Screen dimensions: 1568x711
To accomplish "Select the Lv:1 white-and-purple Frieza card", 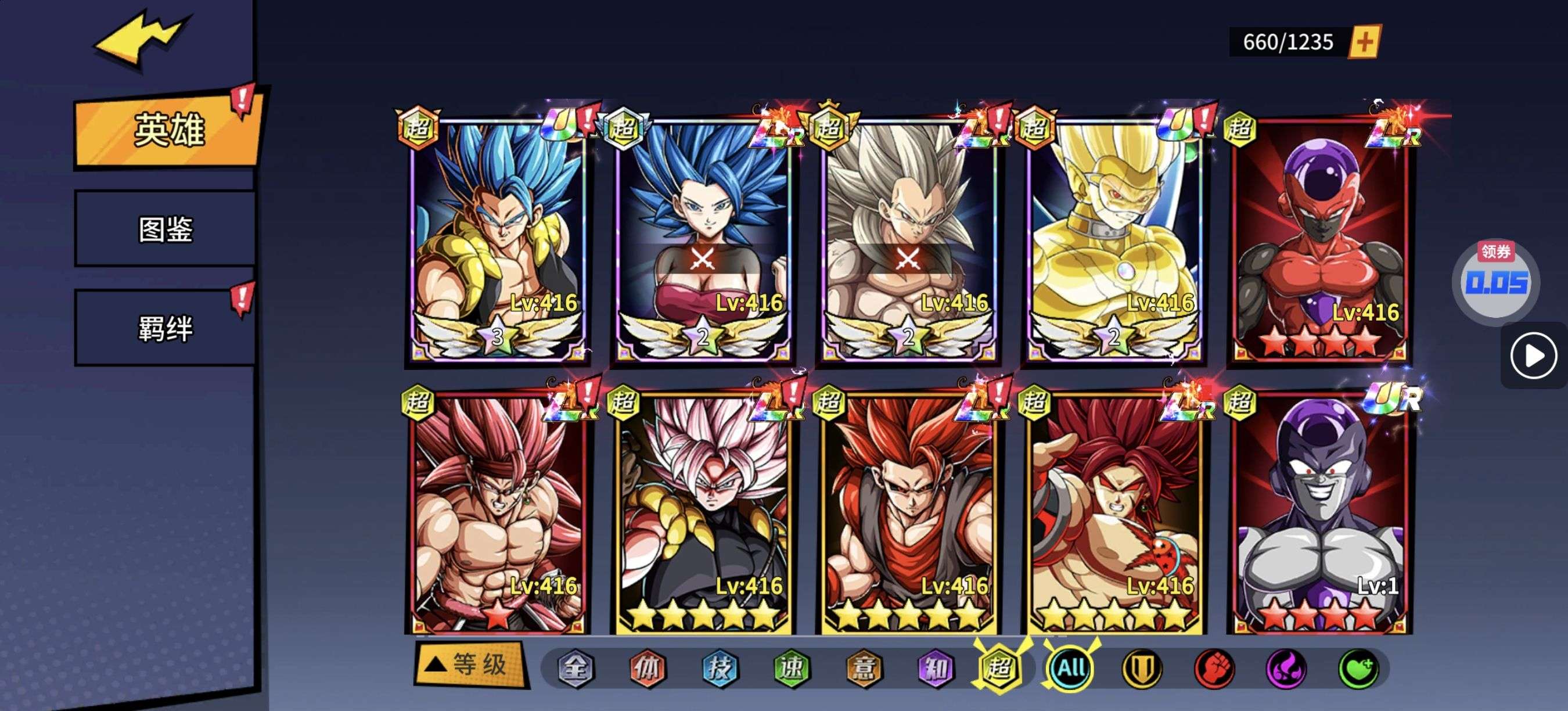I will 1319,511.
